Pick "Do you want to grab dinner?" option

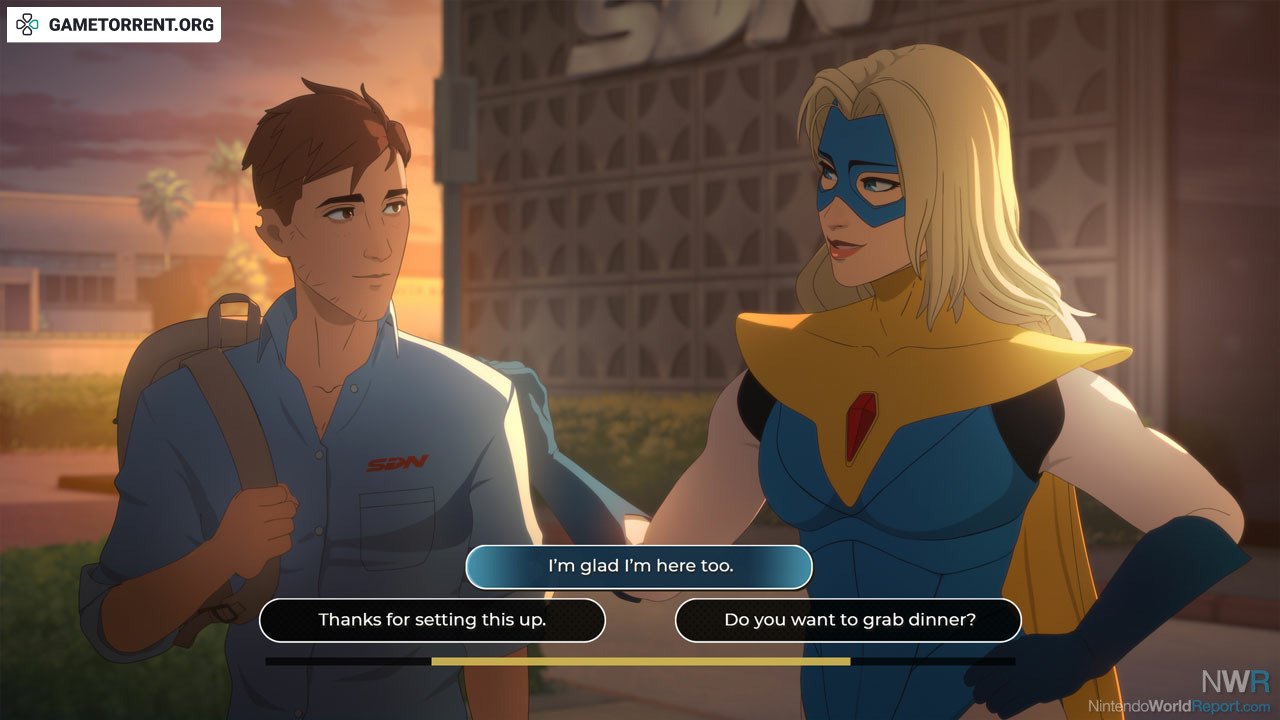(848, 620)
